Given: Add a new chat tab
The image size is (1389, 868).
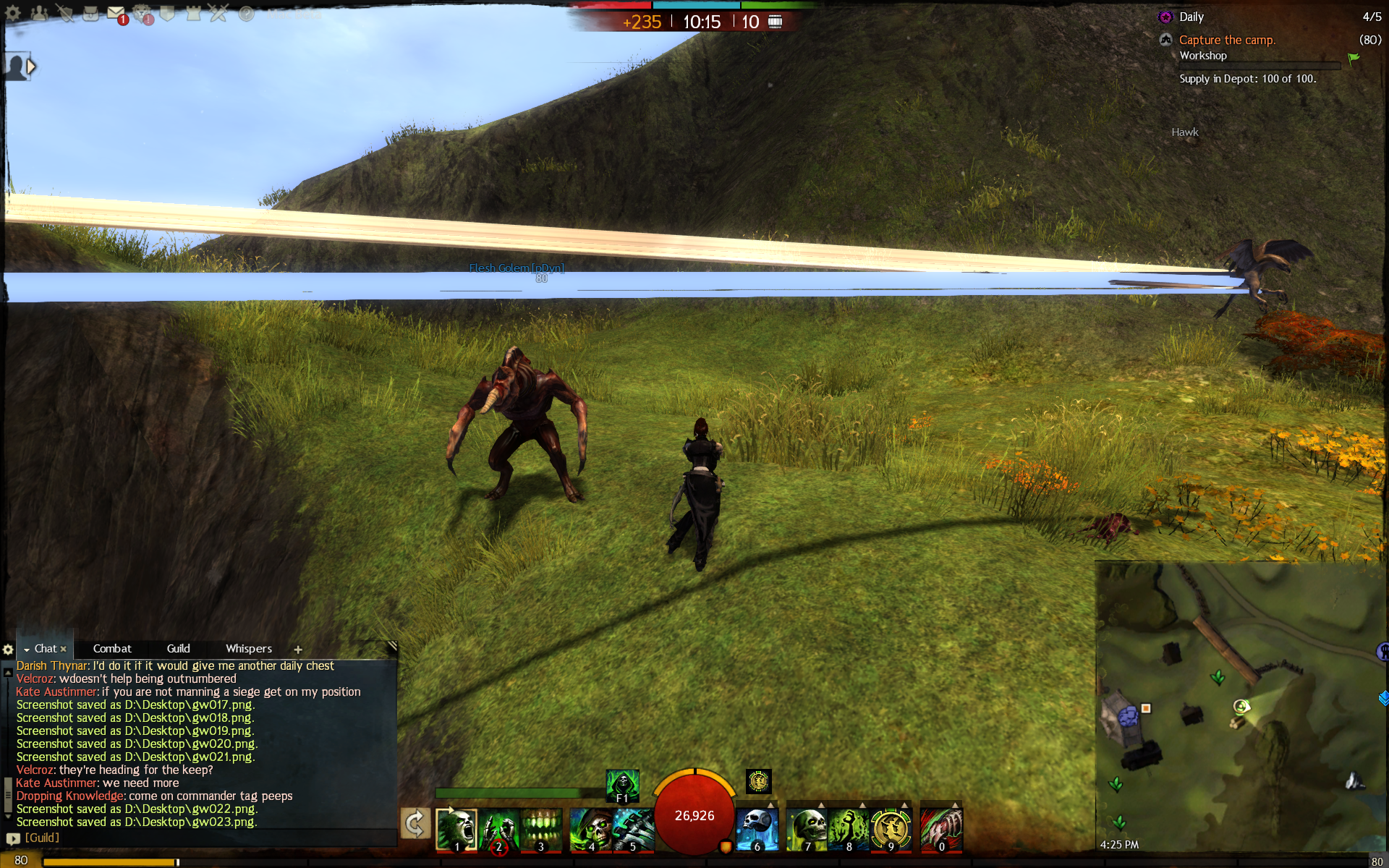Looking at the screenshot, I should 298,650.
